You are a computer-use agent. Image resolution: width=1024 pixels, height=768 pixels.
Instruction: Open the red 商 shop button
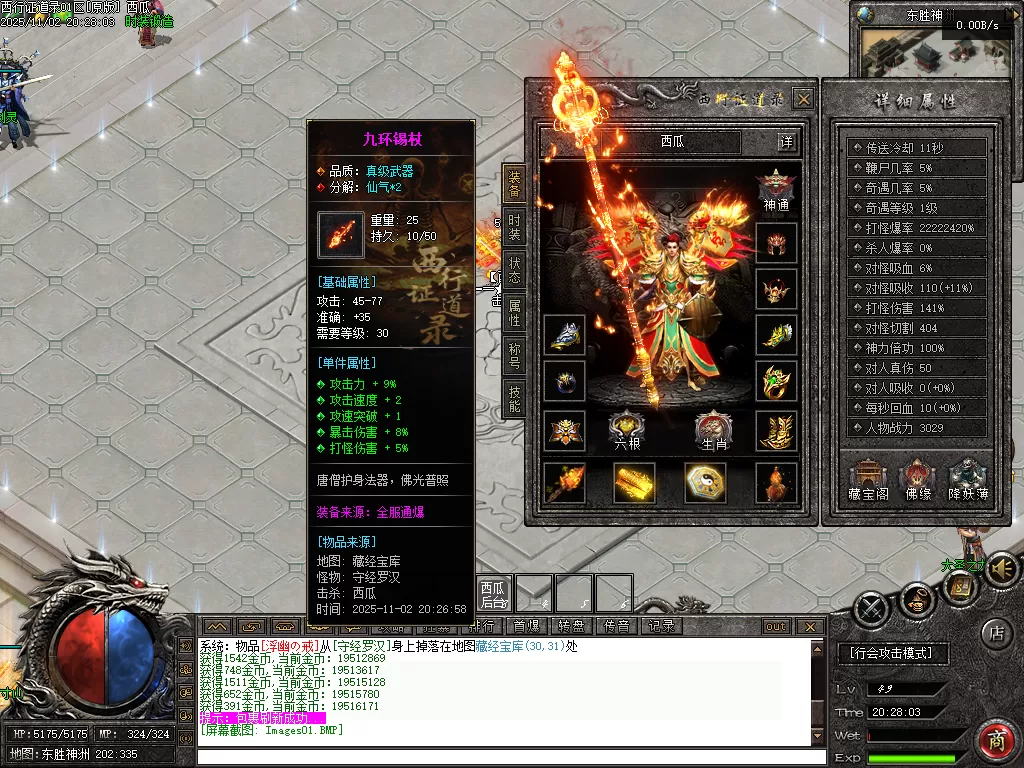[996, 742]
